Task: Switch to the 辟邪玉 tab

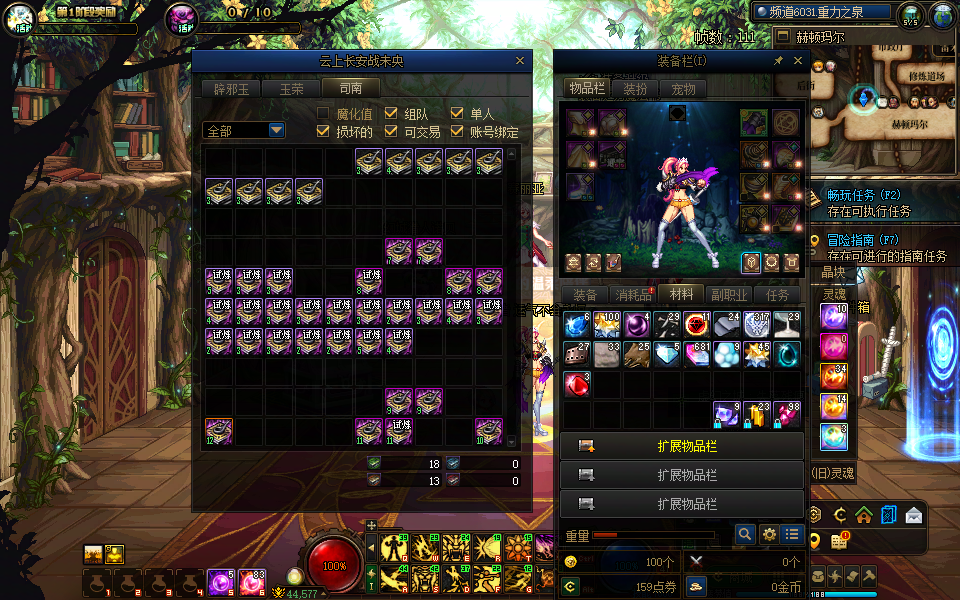Action: [x=229, y=88]
